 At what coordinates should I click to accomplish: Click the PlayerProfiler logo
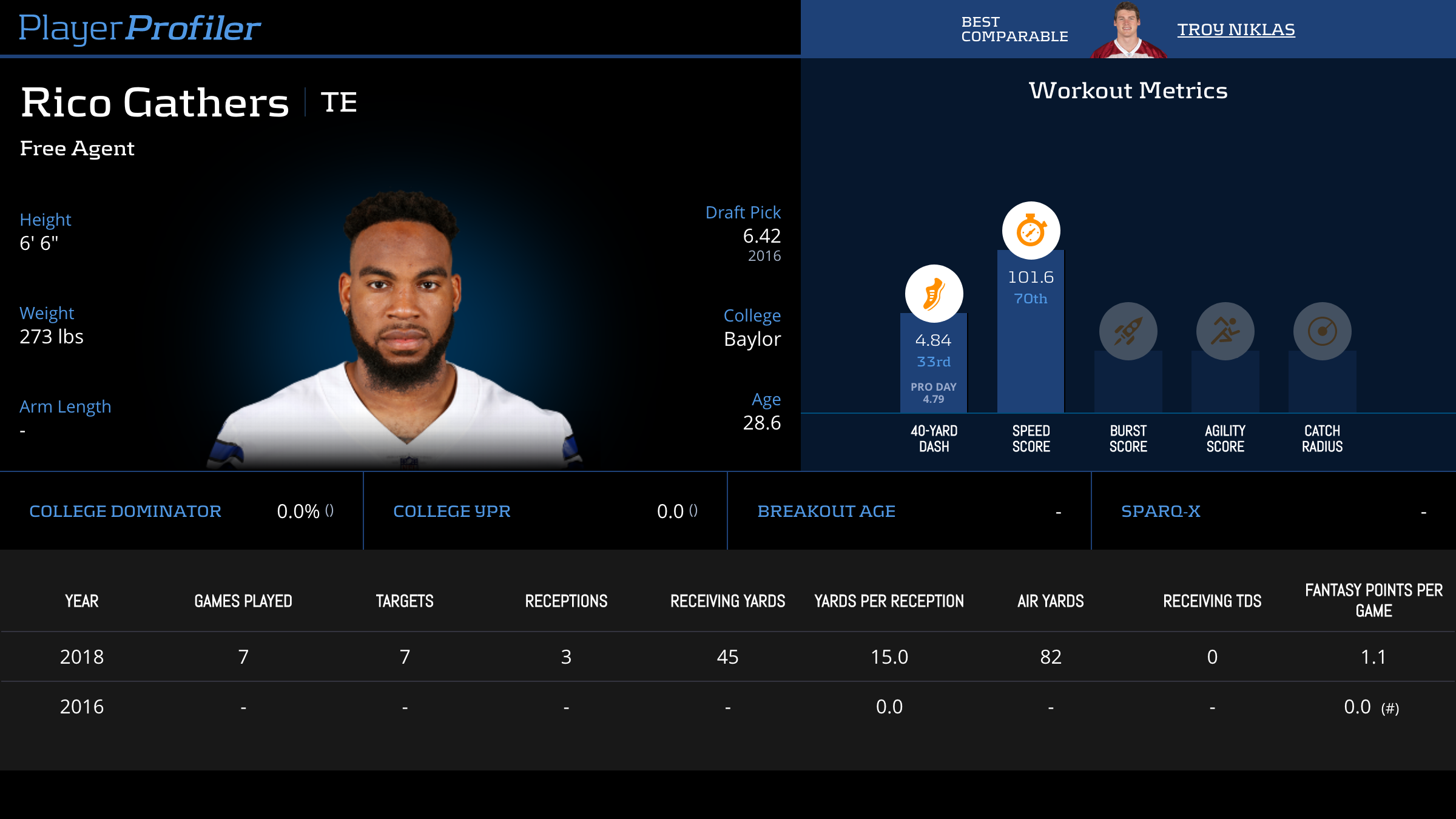click(x=140, y=28)
